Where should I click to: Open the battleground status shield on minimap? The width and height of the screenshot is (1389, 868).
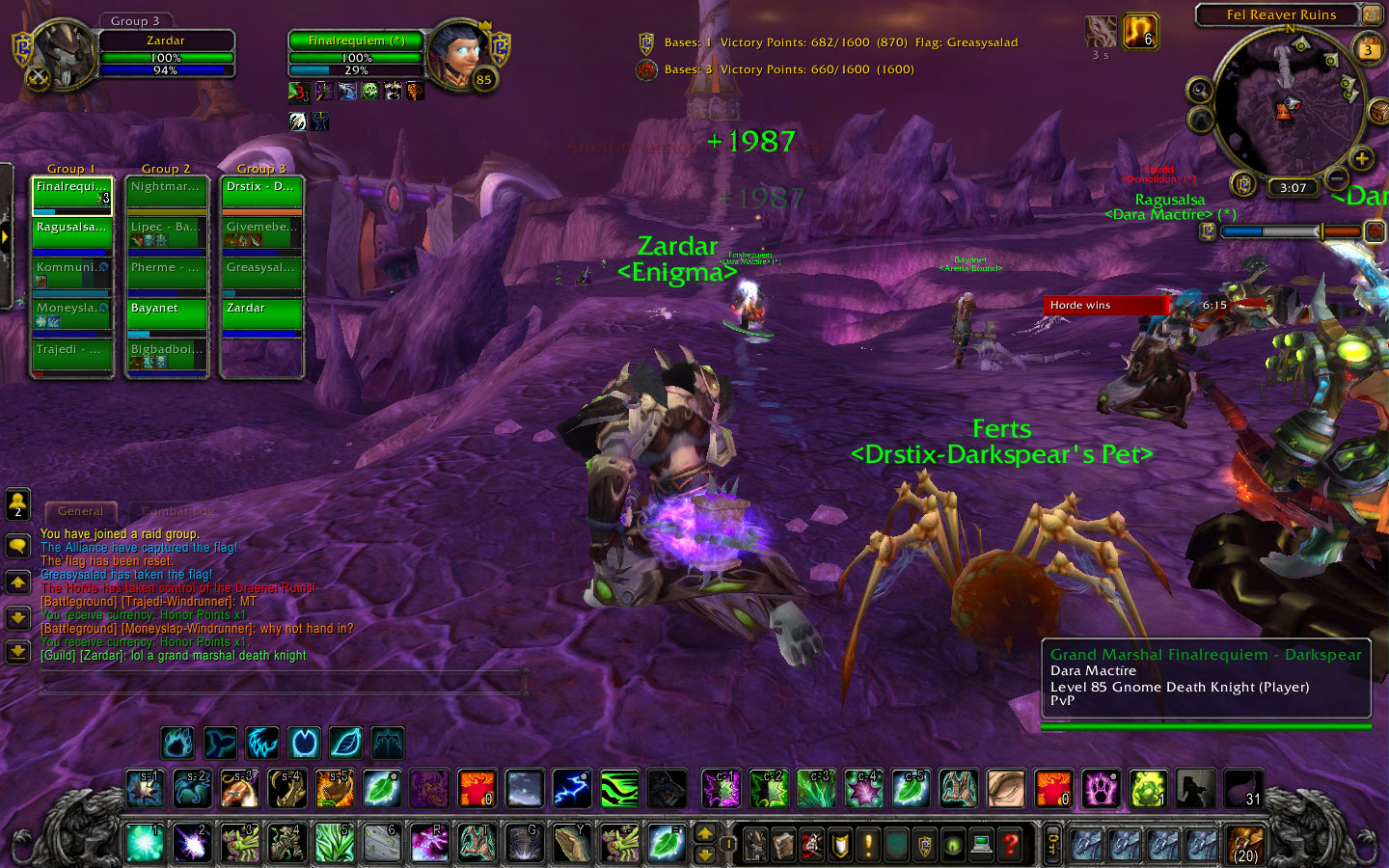tap(1243, 183)
